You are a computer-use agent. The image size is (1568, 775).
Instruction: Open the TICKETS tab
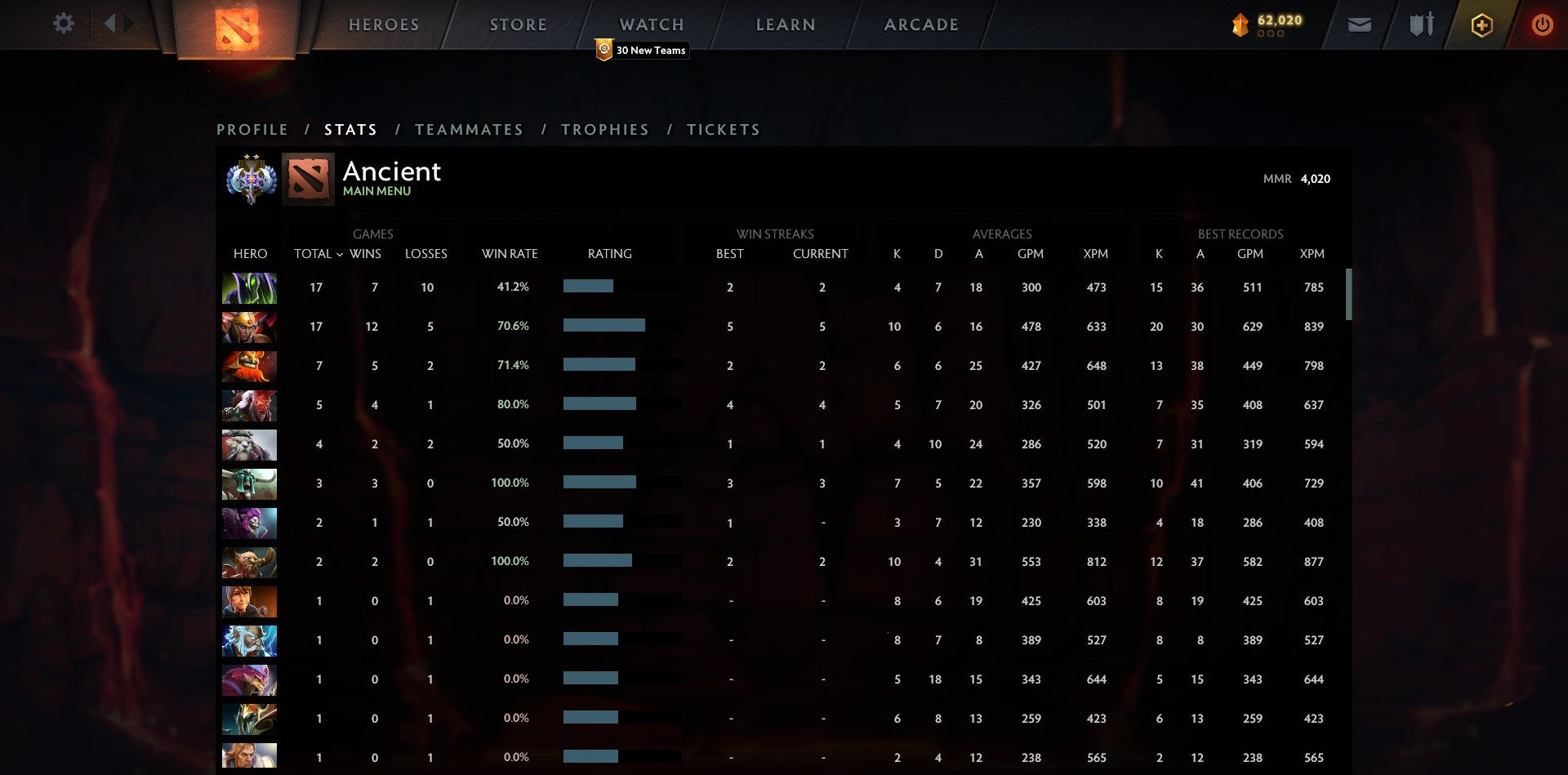point(724,129)
